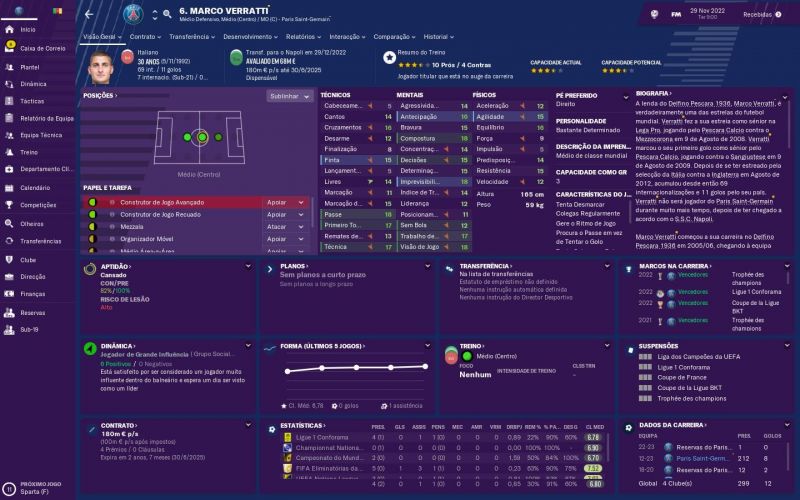
Task: Open the Tácticas screen
Action: click(x=32, y=101)
